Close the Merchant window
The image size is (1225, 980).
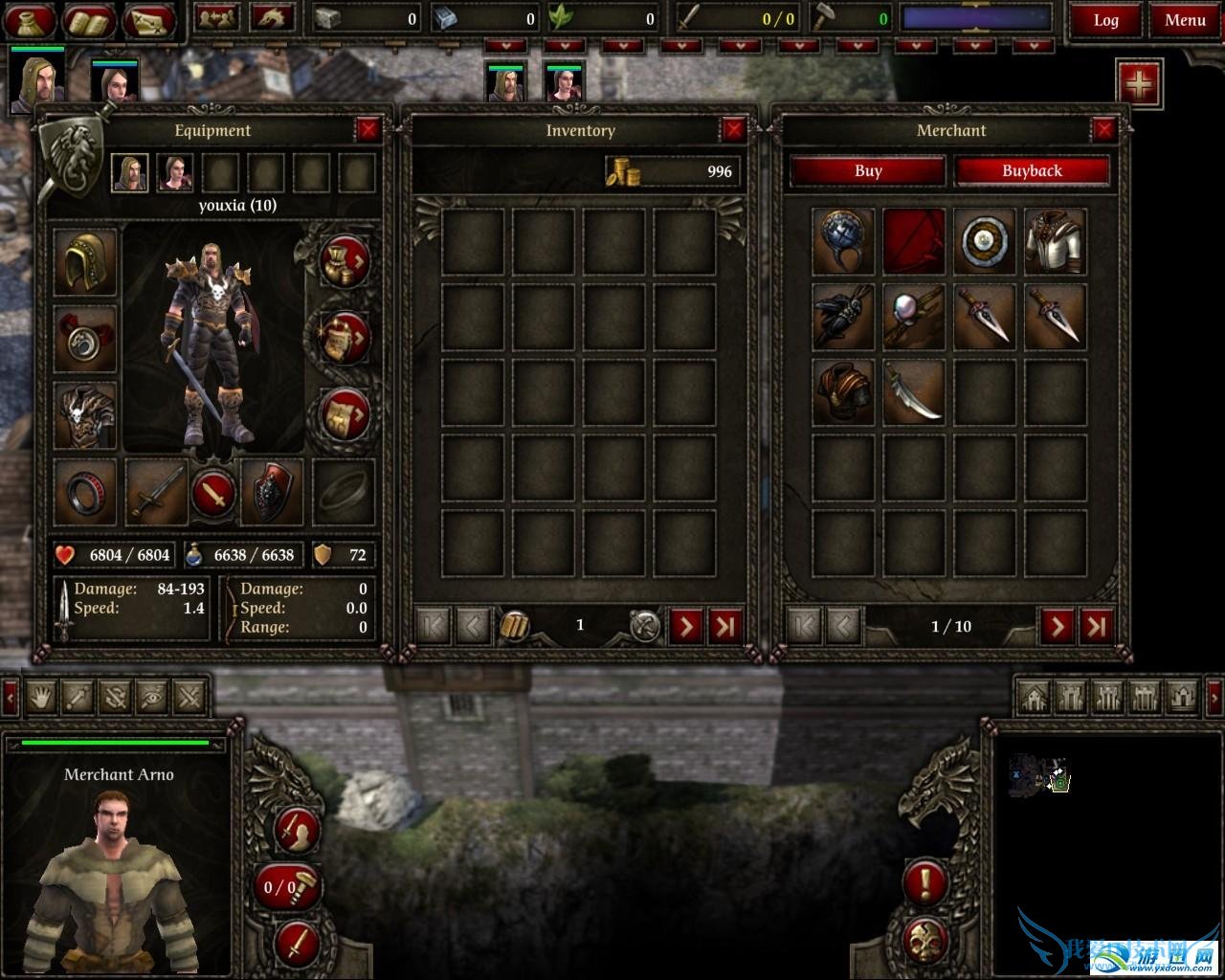click(x=1103, y=130)
